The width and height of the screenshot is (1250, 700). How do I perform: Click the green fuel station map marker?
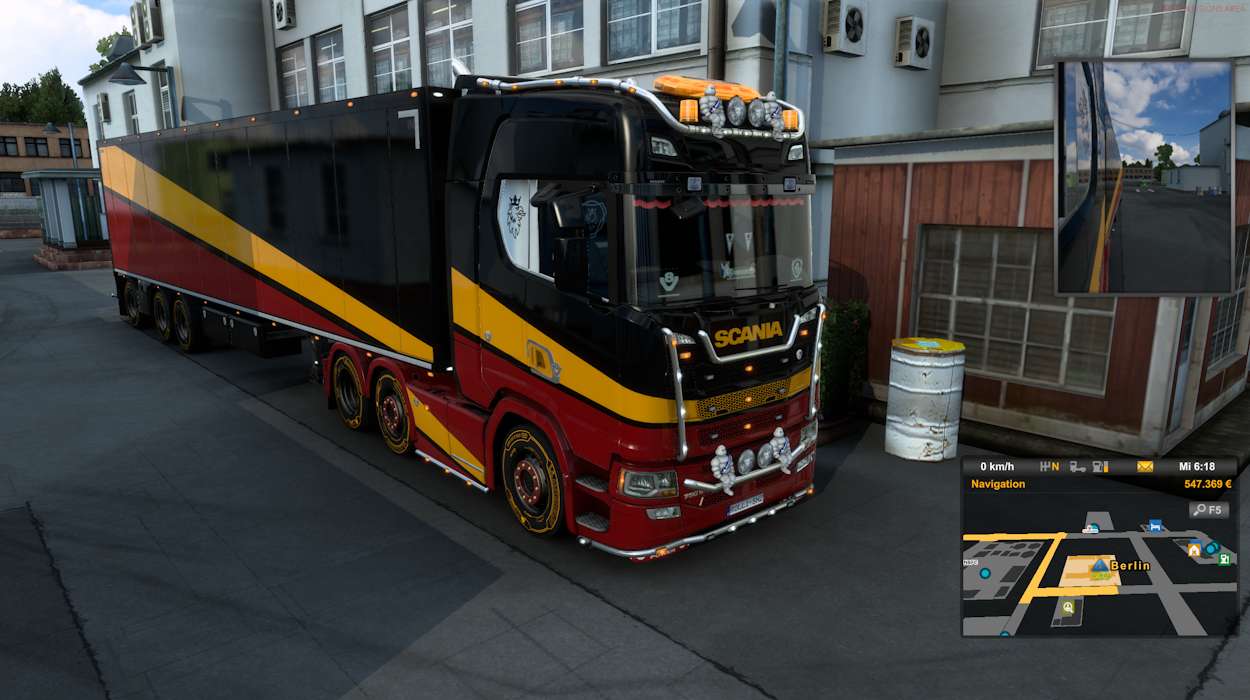1224,559
